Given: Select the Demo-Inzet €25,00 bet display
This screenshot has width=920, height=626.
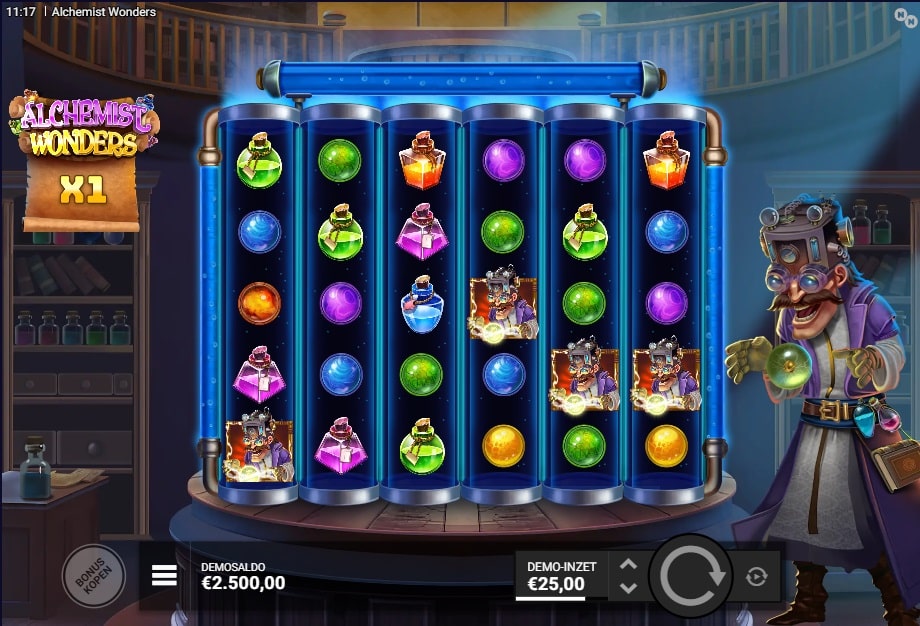Looking at the screenshot, I should coord(561,575).
